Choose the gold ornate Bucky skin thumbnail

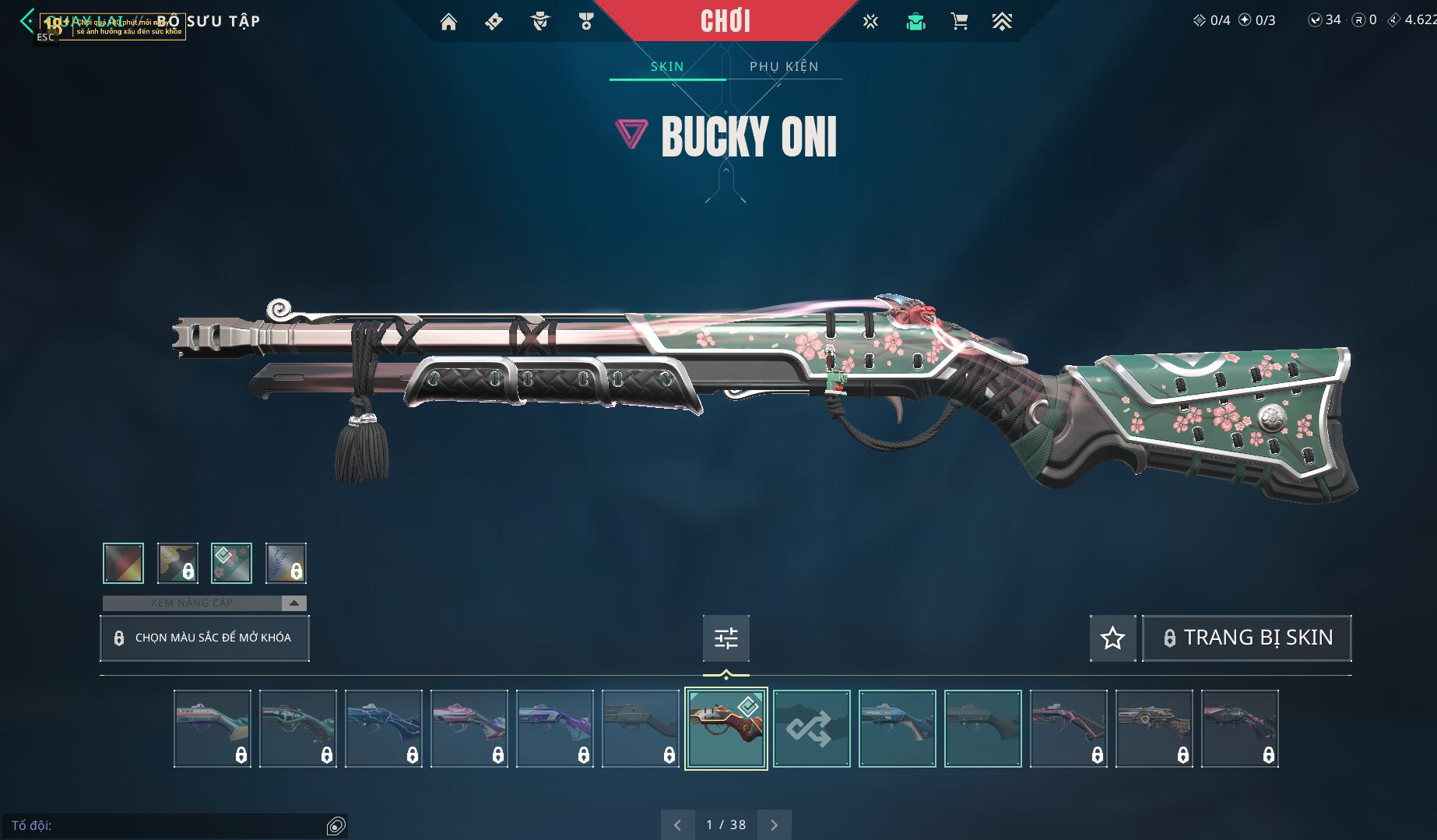(1154, 729)
